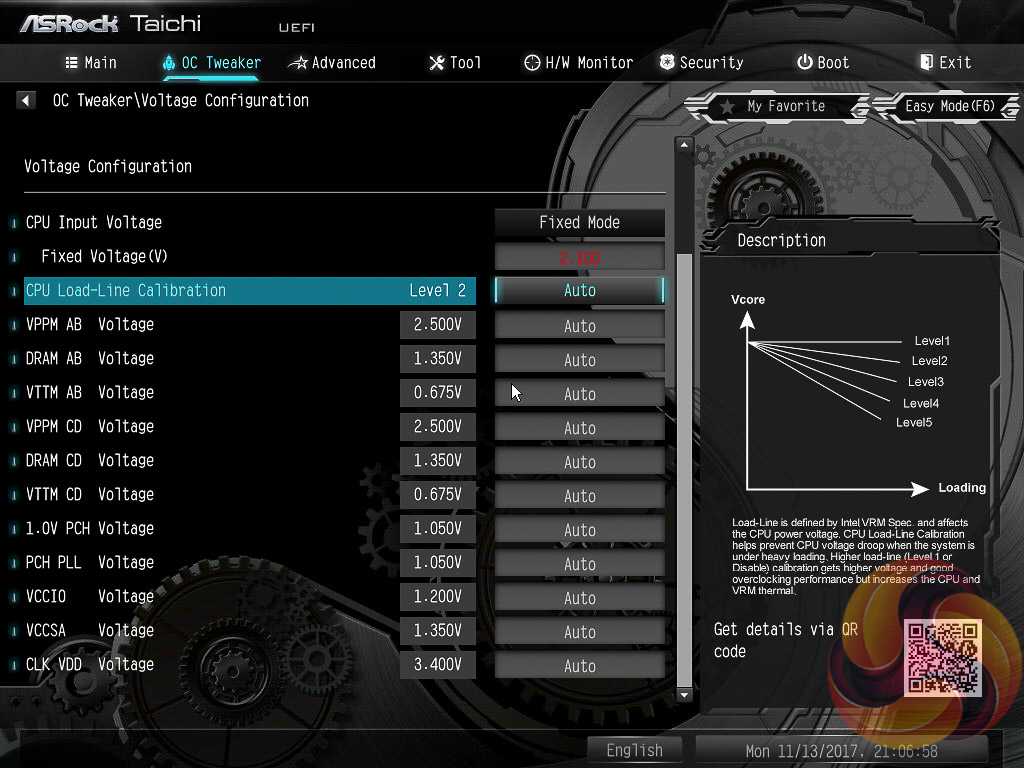Go to the Security tab

pyautogui.click(x=700, y=62)
